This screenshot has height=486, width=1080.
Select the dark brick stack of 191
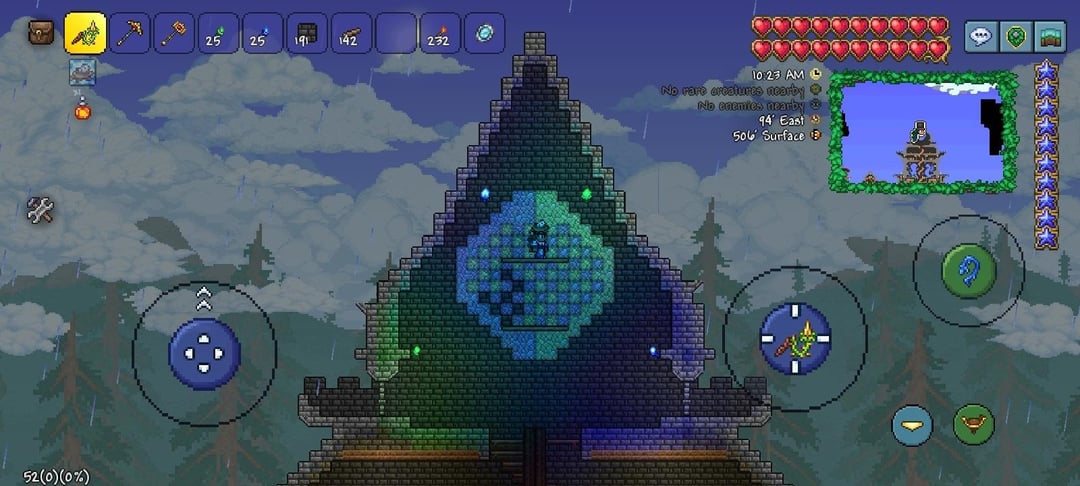(x=307, y=33)
